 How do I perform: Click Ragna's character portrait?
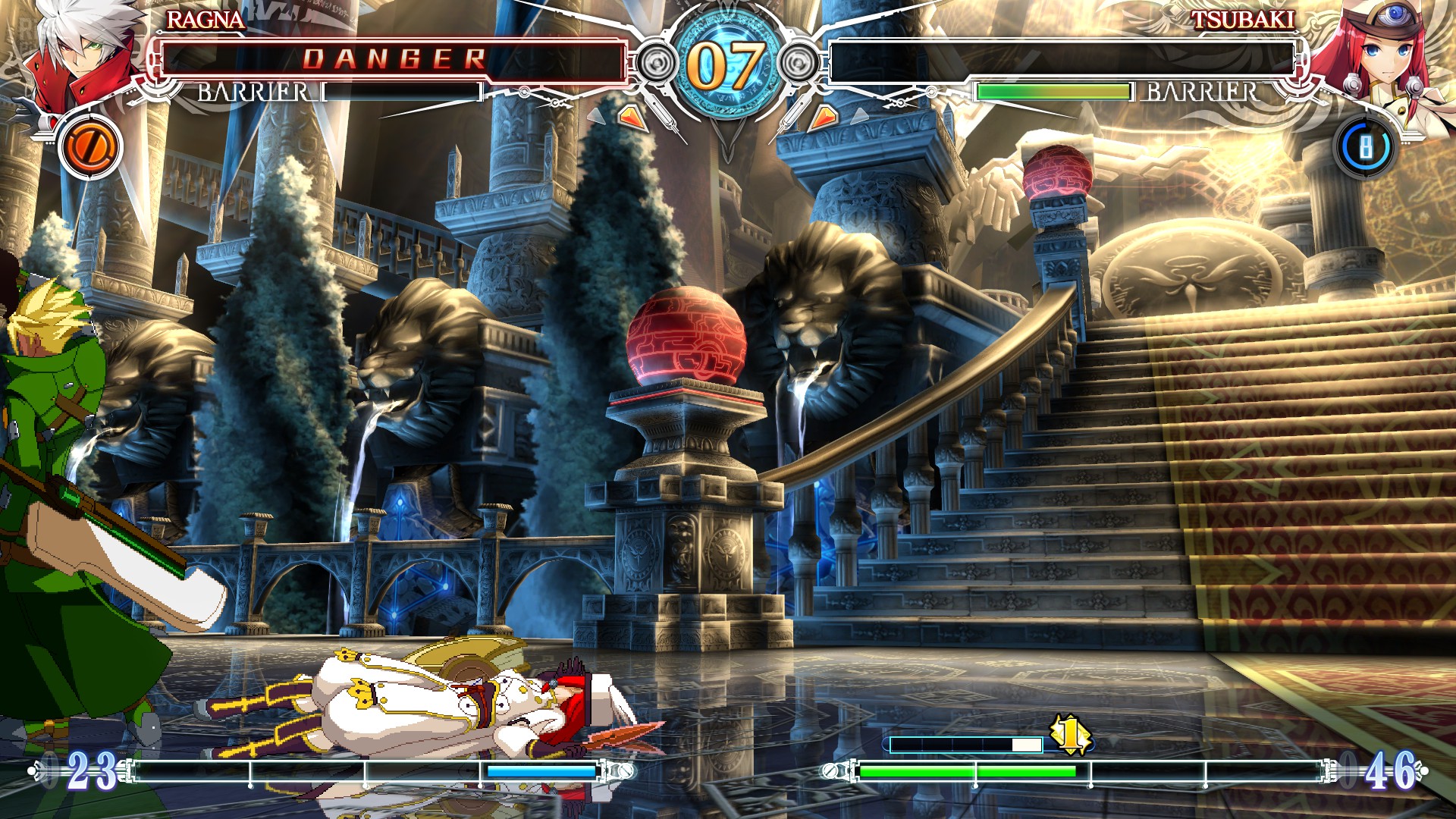pyautogui.click(x=80, y=53)
